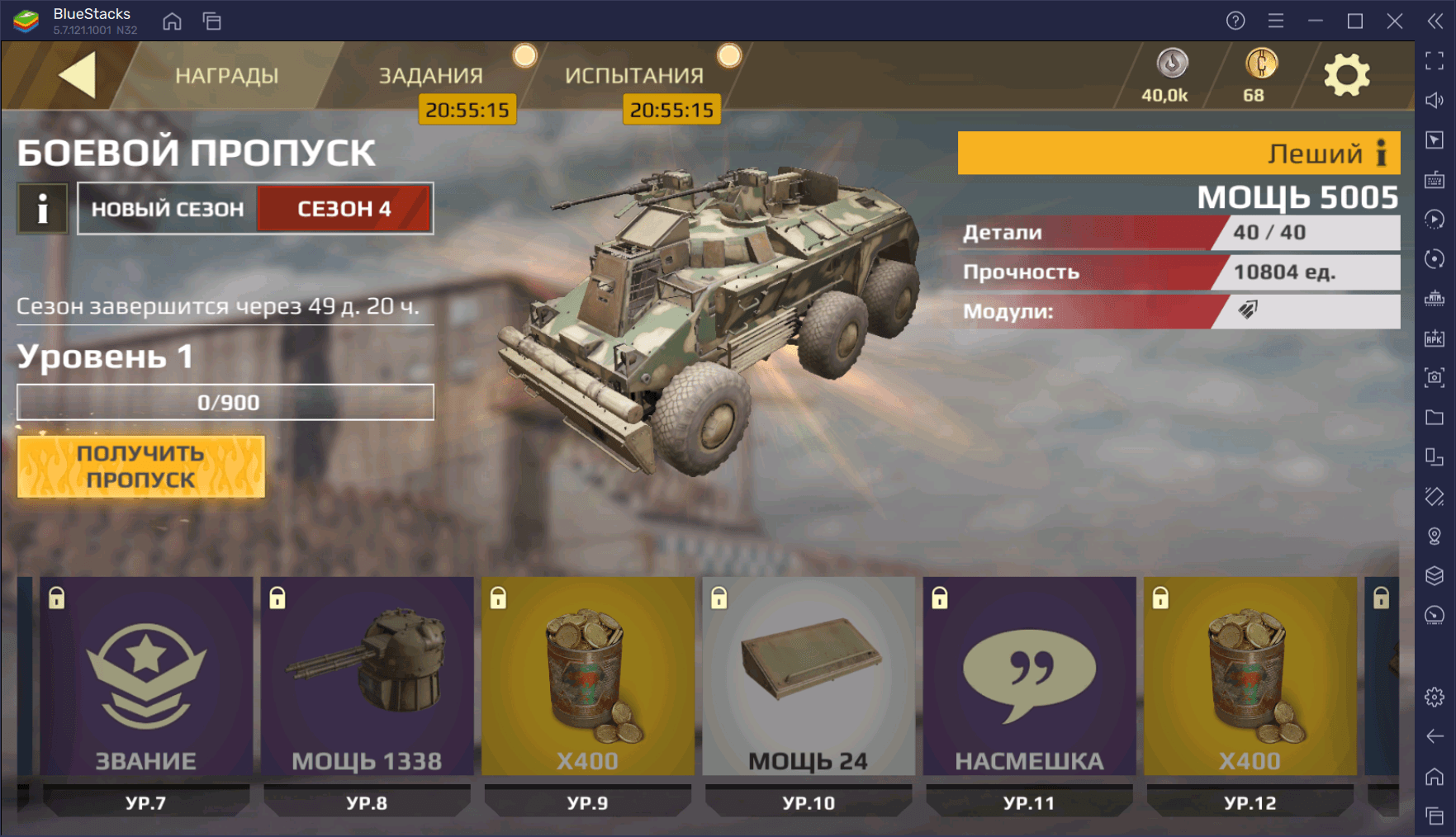Click ПОЛУЧИТЬ ПРОПУСК button
This screenshot has height=837, width=1456.
(x=141, y=466)
